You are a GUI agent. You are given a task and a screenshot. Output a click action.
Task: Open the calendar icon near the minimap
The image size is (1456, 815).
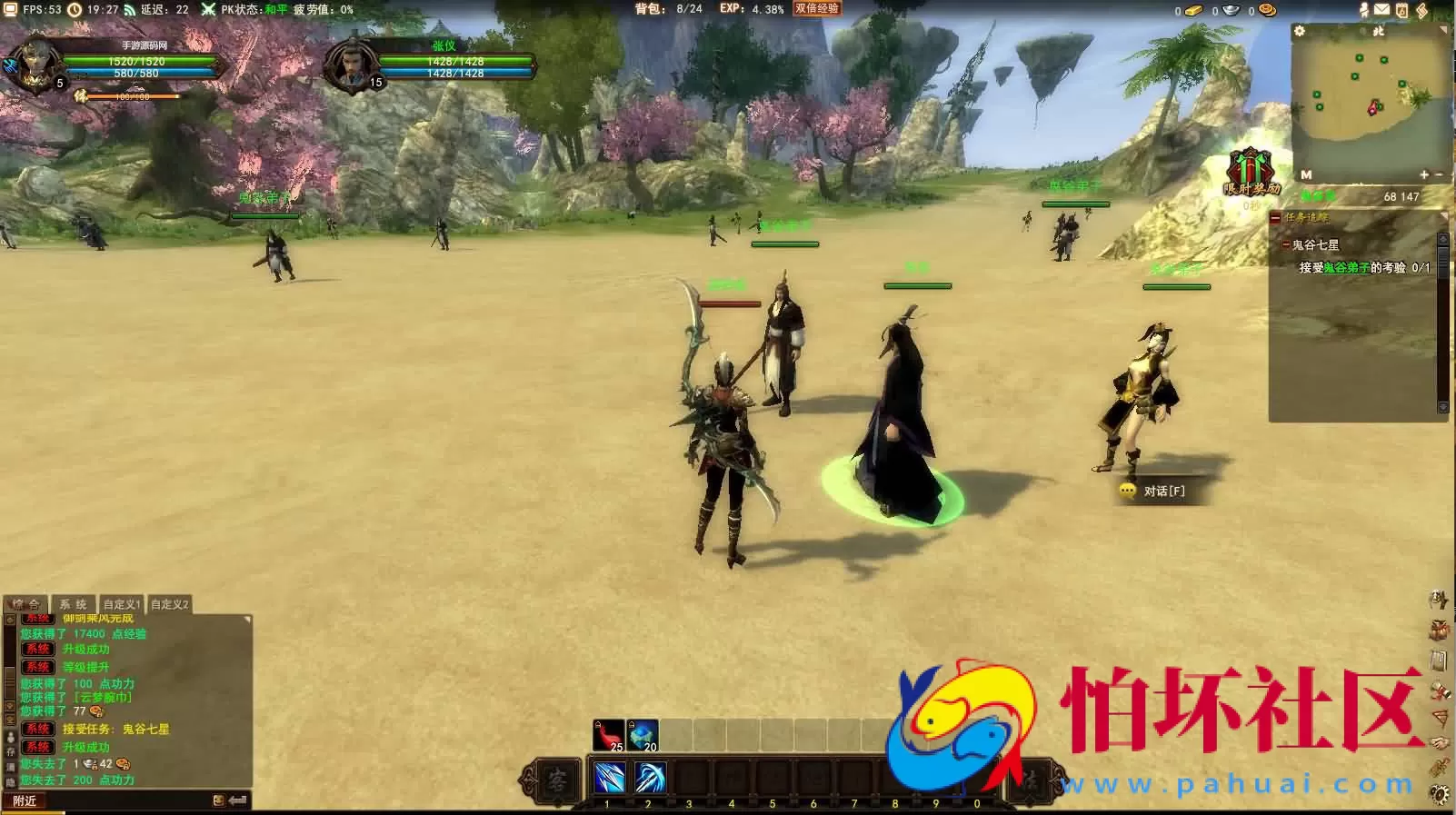(1401, 10)
